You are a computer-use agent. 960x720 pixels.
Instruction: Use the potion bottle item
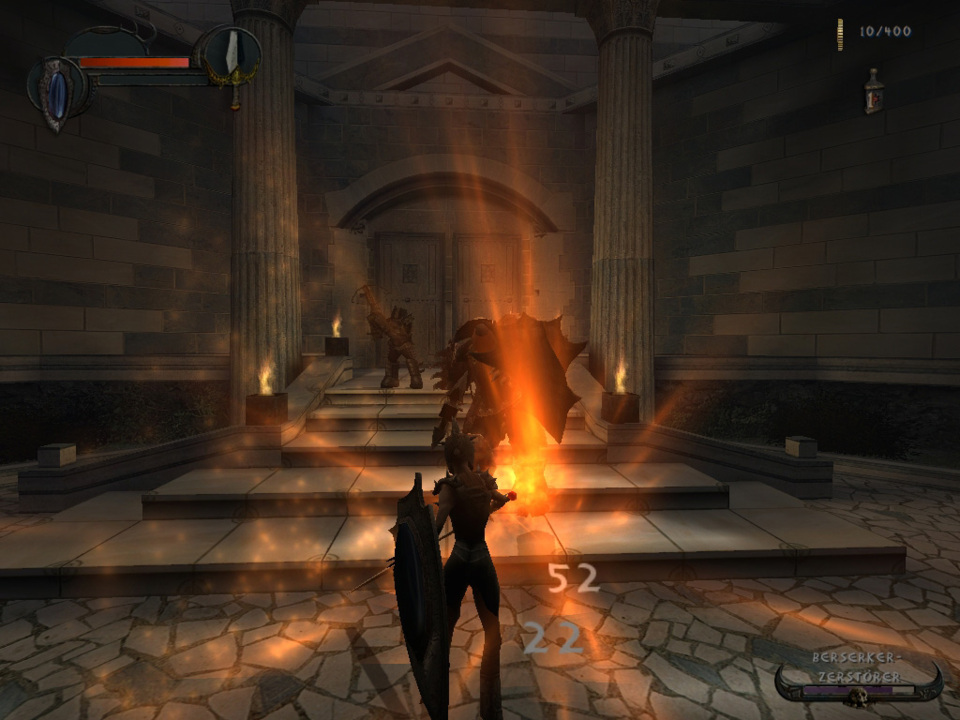point(874,91)
